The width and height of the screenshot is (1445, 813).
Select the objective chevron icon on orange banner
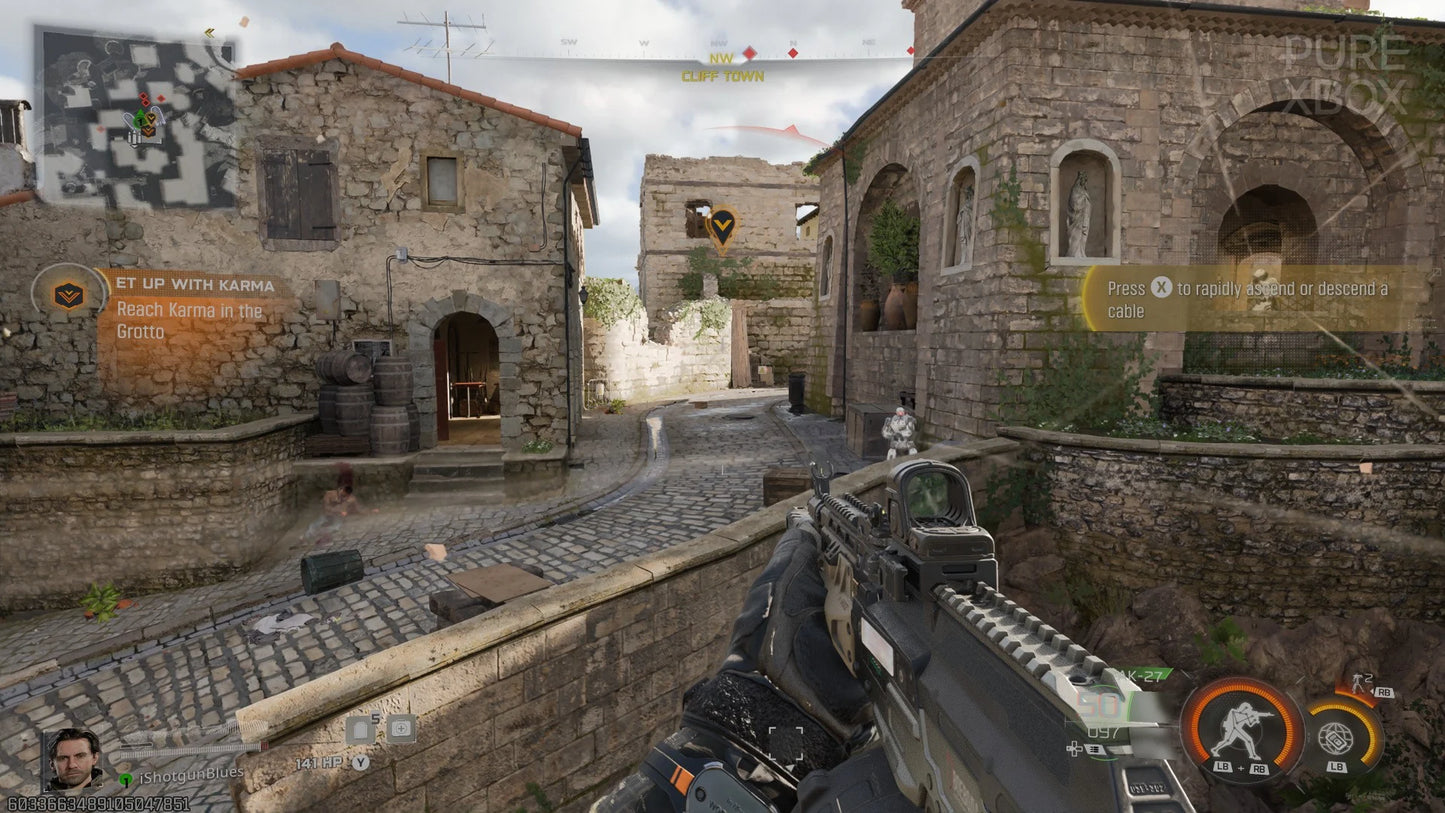67,296
